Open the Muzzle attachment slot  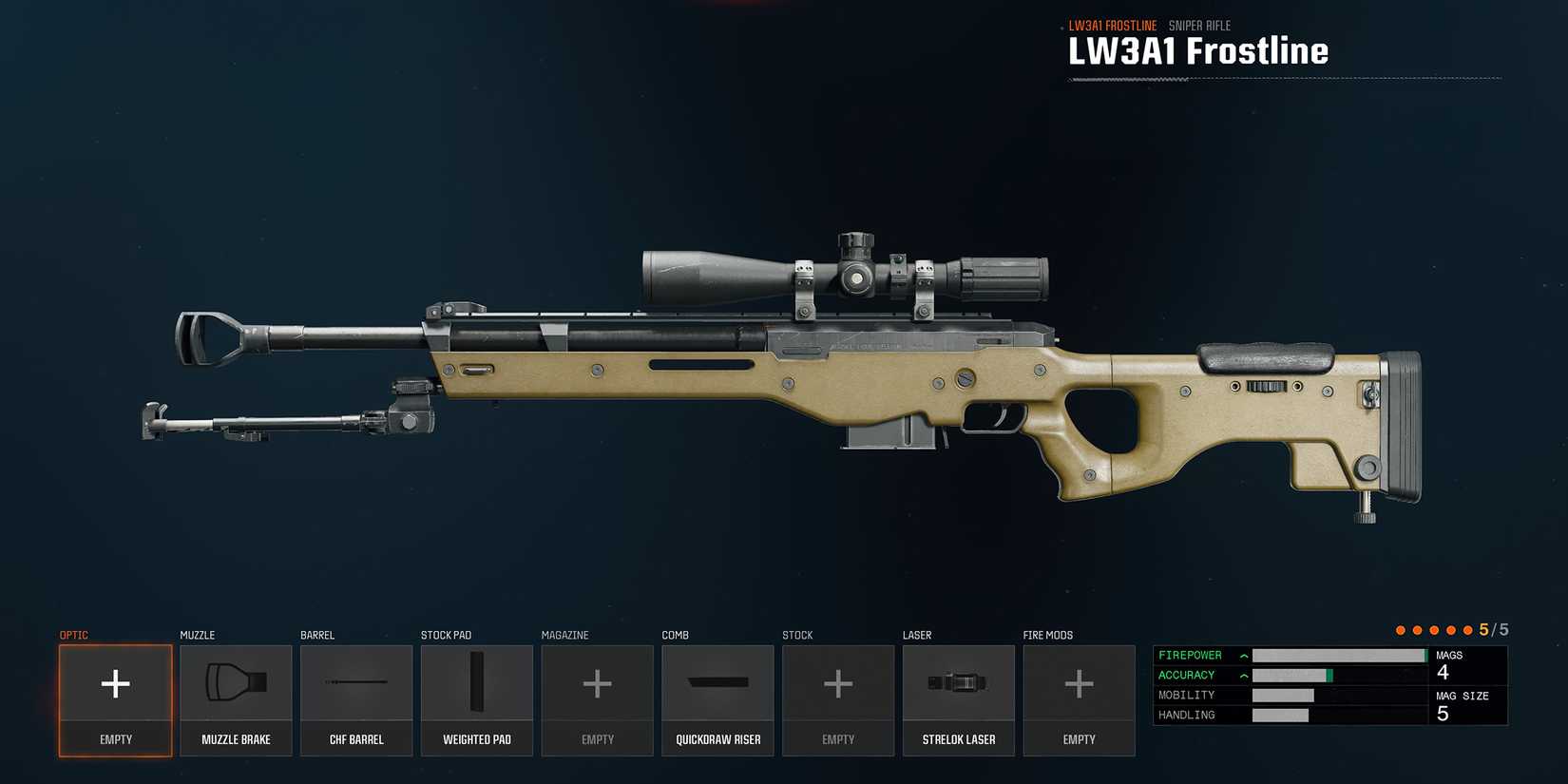tap(235, 700)
